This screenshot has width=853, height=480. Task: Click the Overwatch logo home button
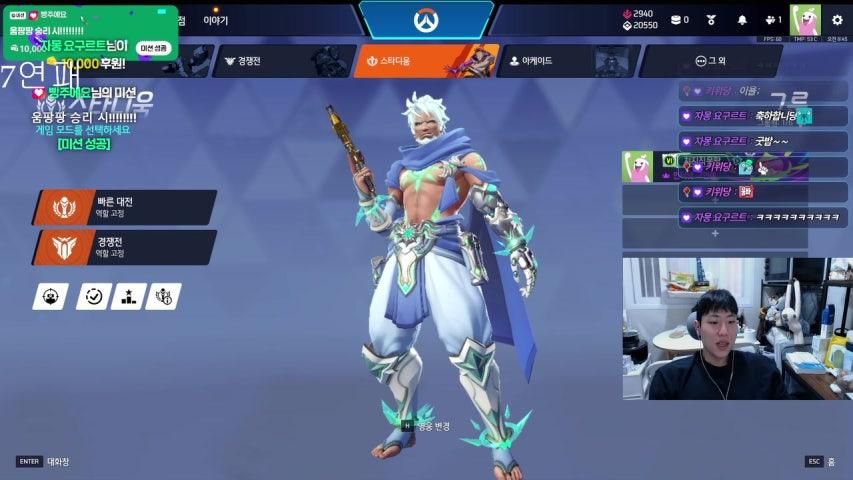click(x=426, y=20)
